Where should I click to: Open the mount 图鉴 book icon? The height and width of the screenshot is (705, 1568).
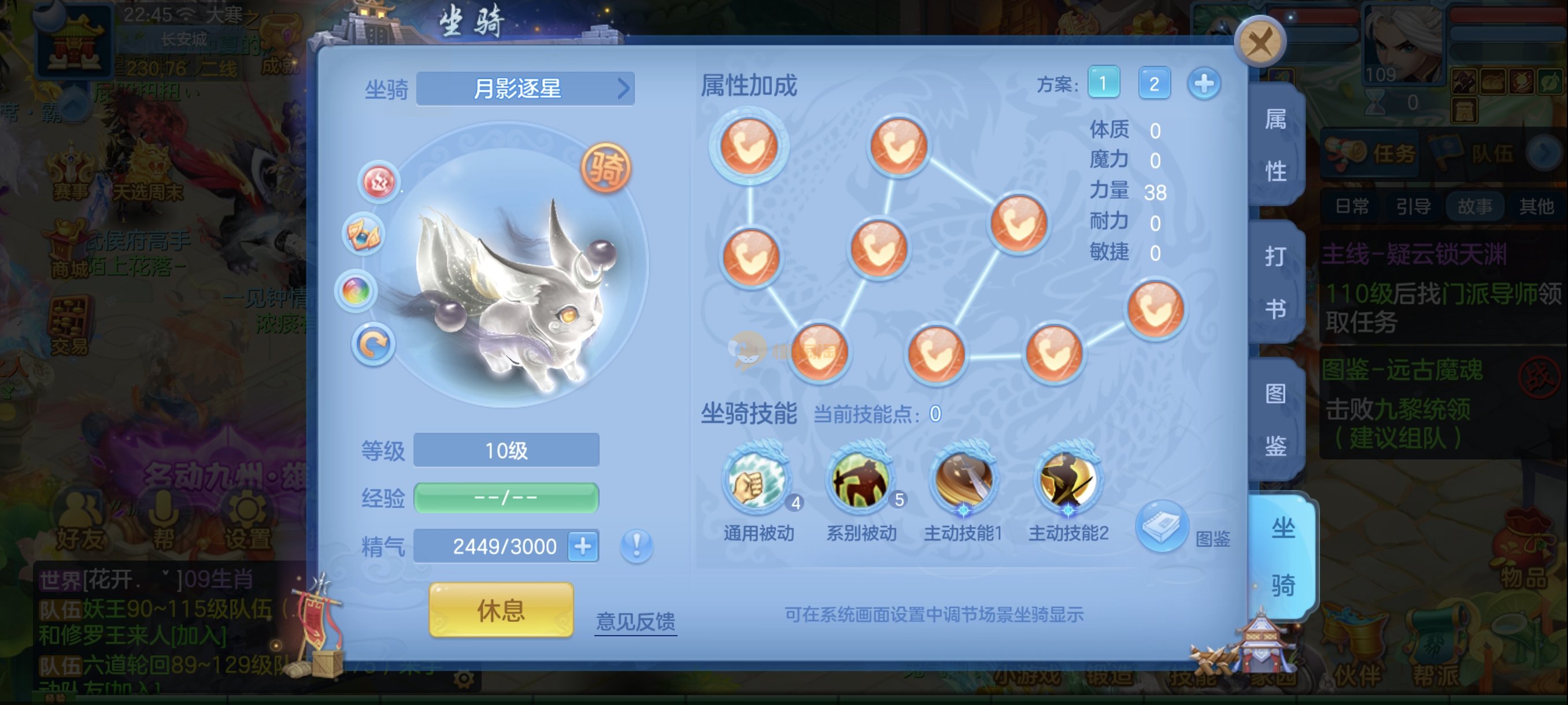click(1161, 526)
